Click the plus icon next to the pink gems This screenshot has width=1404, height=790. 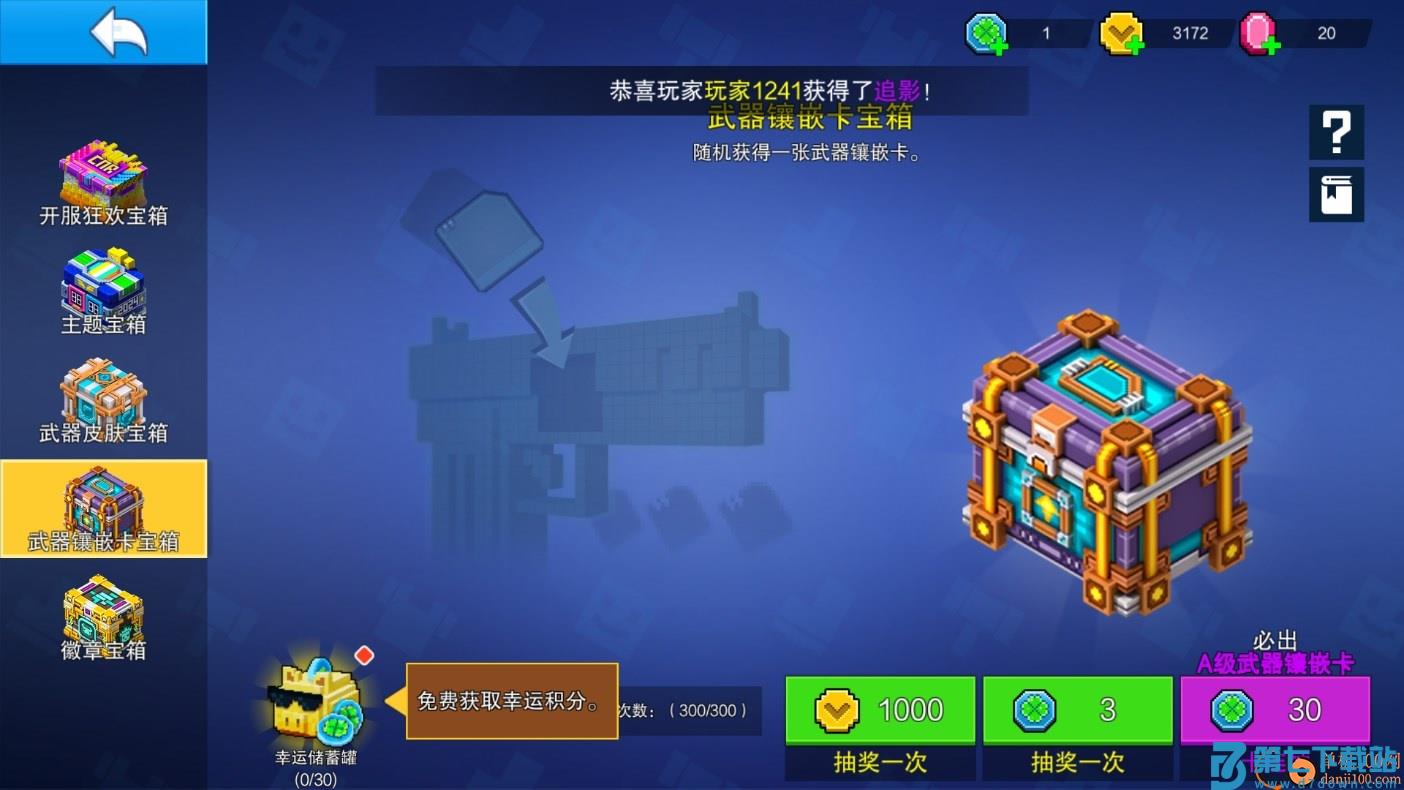[1271, 43]
